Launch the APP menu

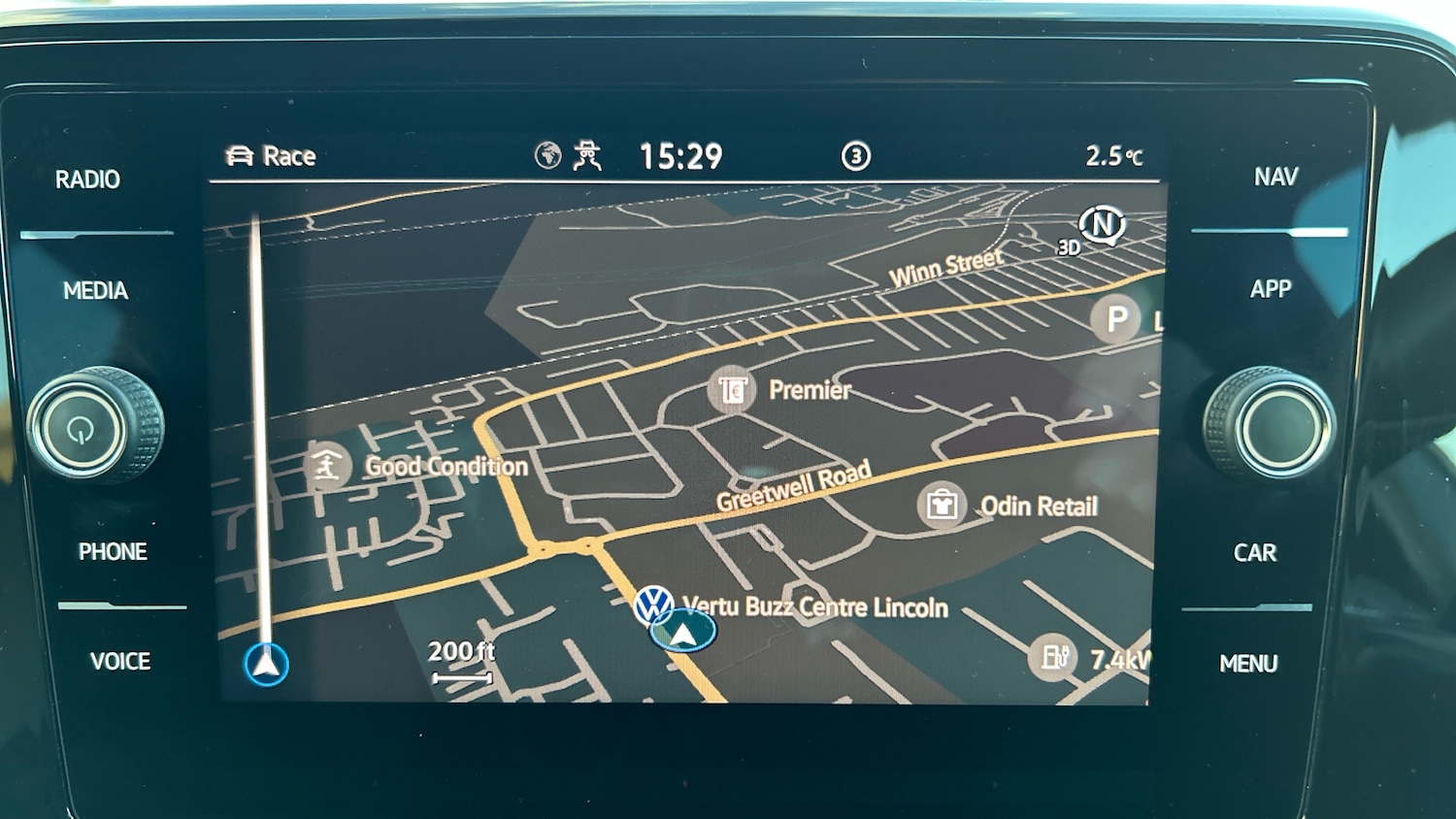pos(1271,288)
